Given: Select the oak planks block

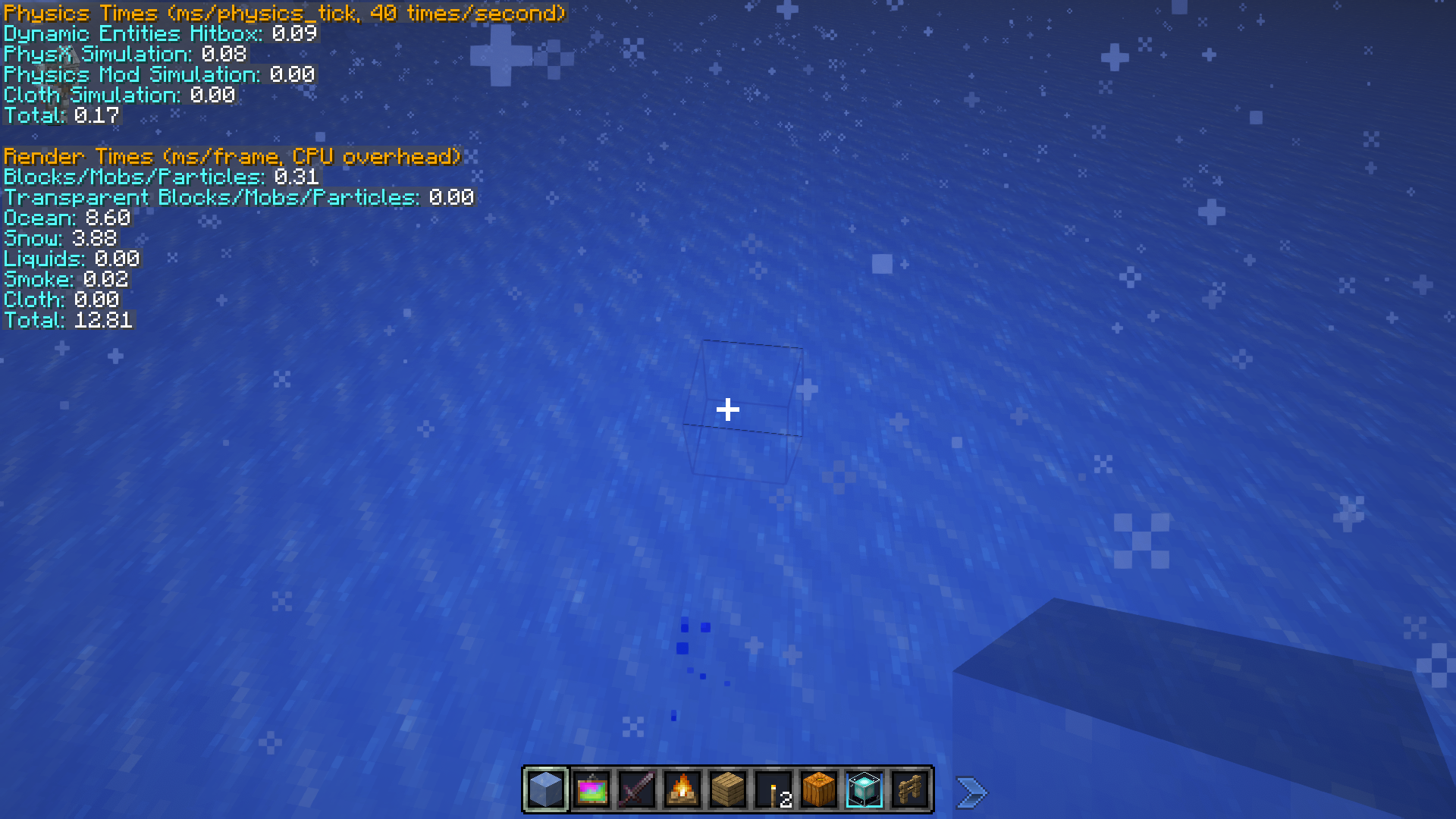Looking at the screenshot, I should [727, 789].
